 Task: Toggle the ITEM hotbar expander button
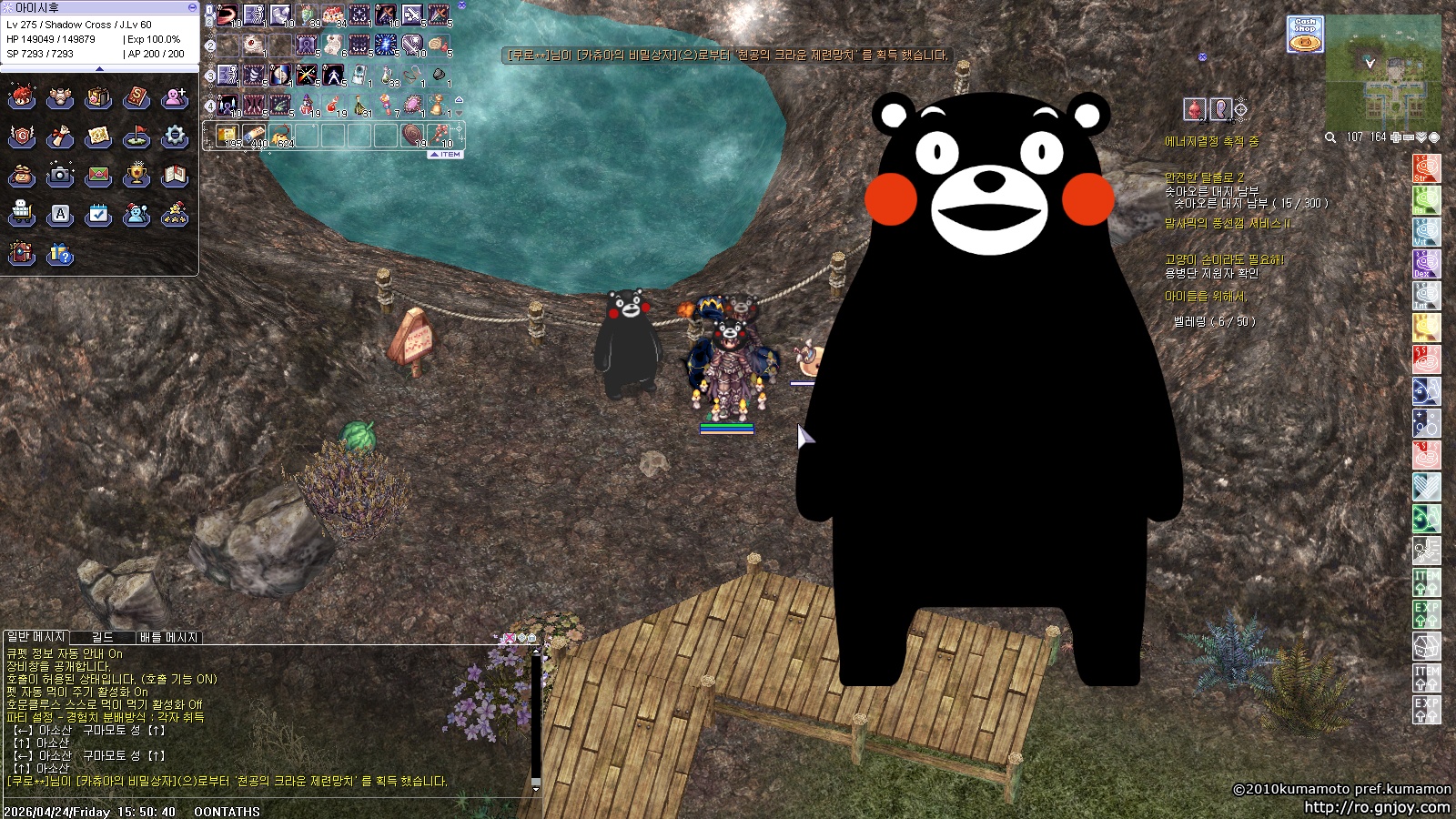pos(446,155)
